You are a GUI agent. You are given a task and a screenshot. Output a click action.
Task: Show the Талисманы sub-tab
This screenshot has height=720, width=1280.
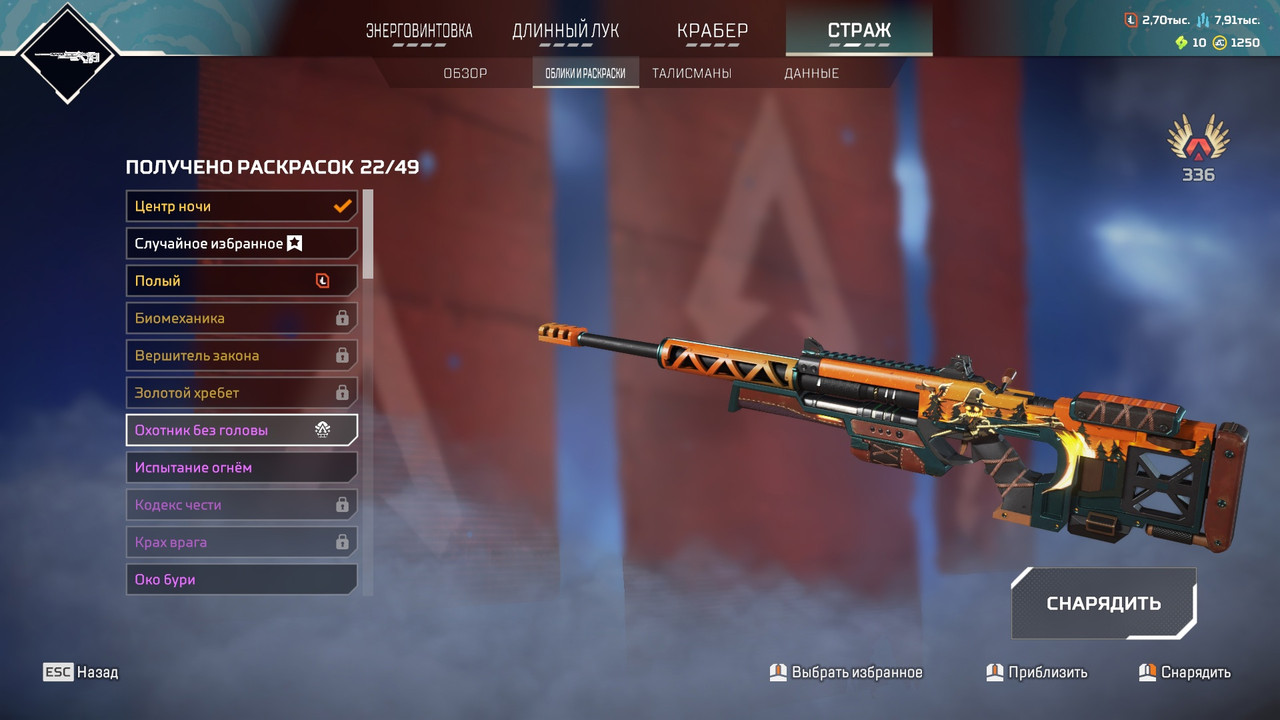click(691, 73)
